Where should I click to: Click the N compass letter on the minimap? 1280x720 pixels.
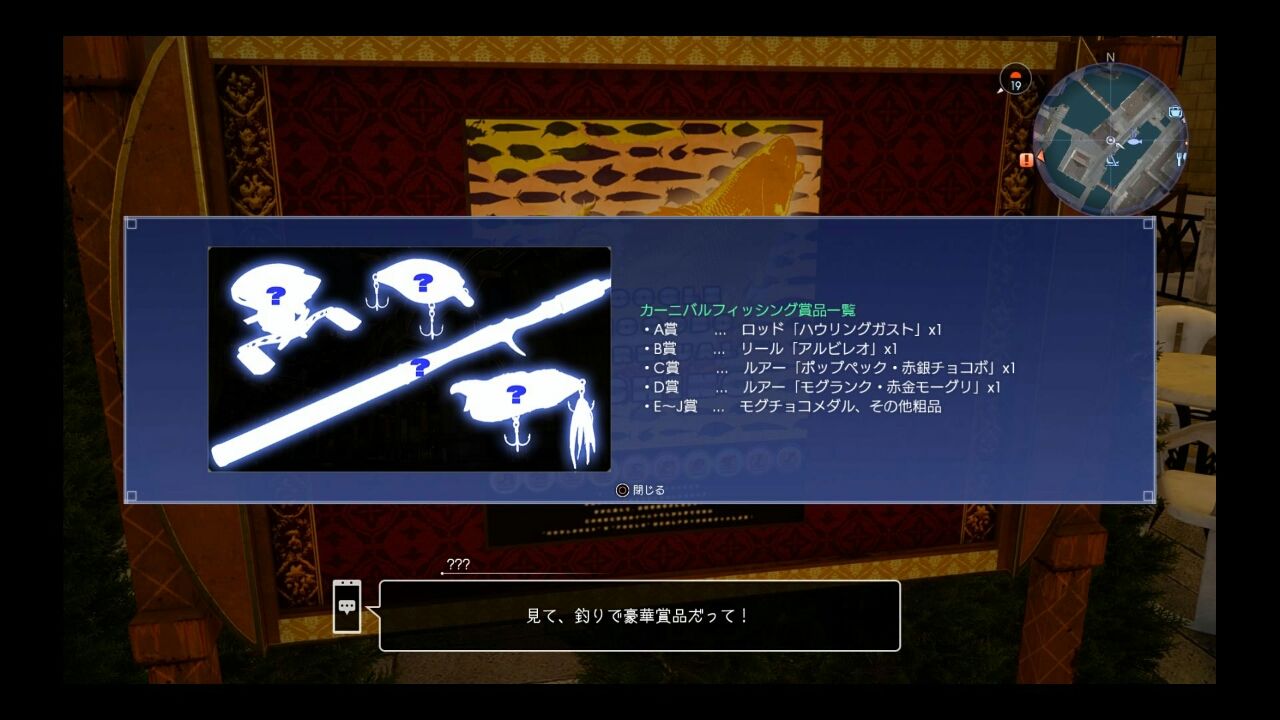click(1110, 56)
